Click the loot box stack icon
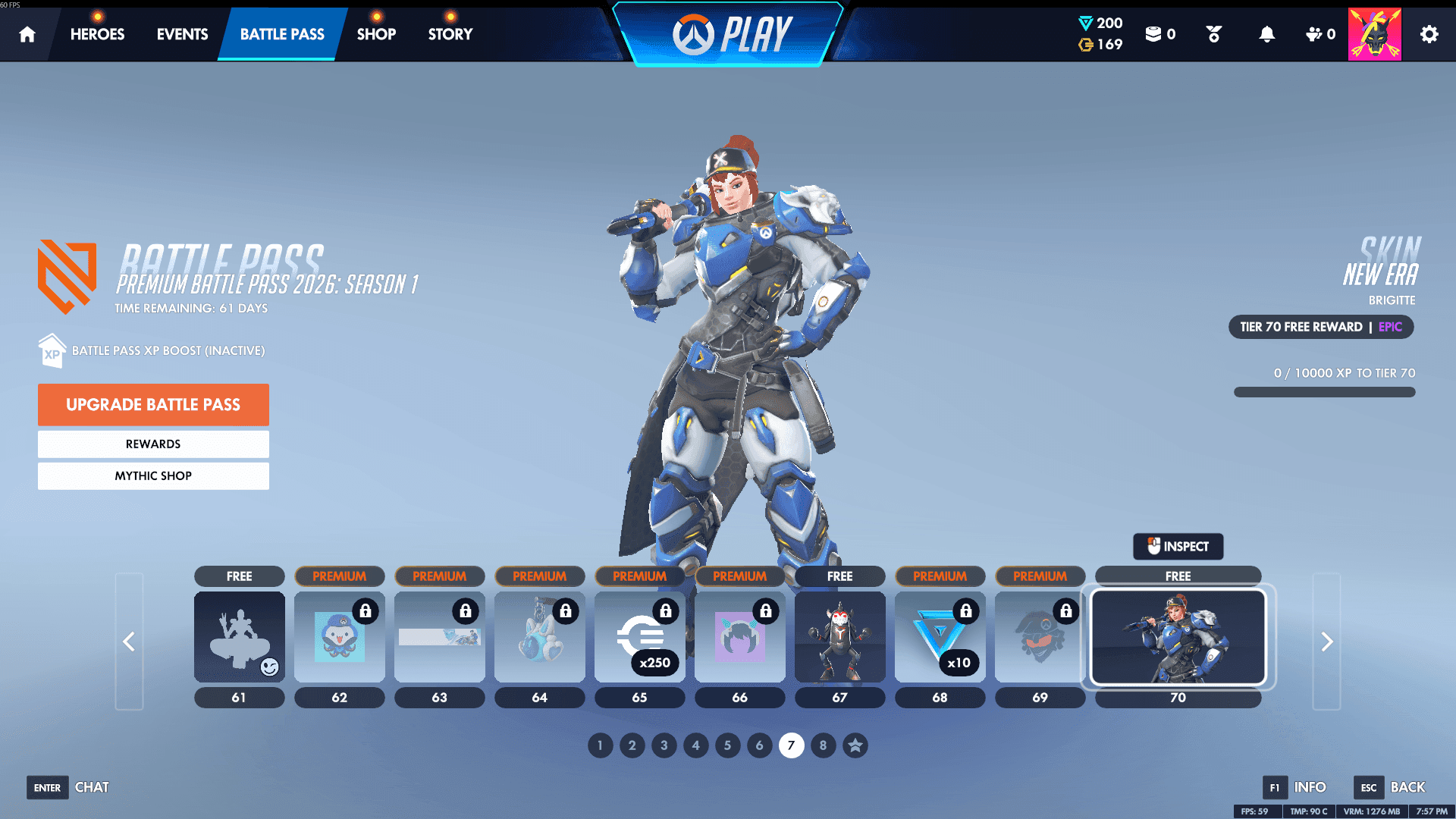This screenshot has height=819, width=1456. click(x=1155, y=34)
